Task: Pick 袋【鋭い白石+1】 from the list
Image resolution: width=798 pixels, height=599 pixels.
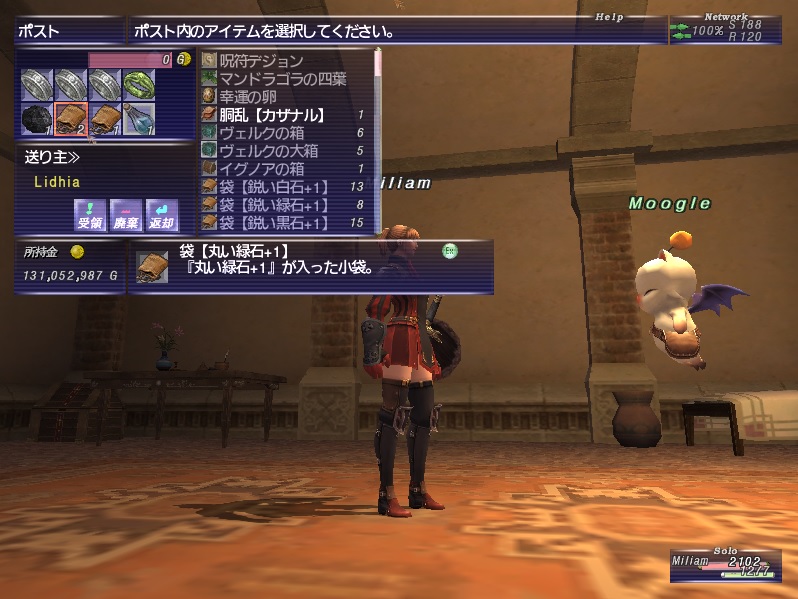Action: [273, 187]
